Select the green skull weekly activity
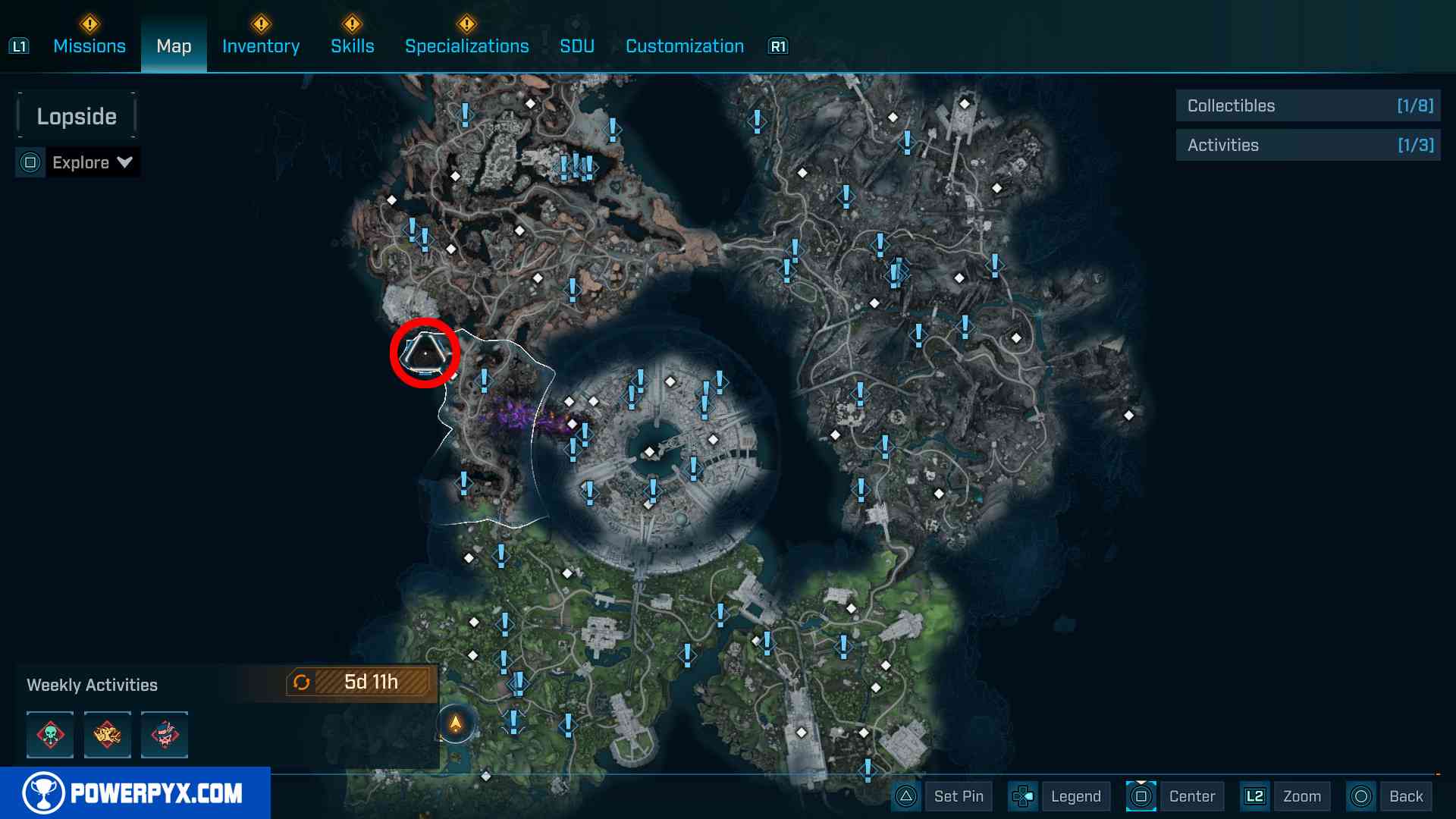 [x=50, y=734]
